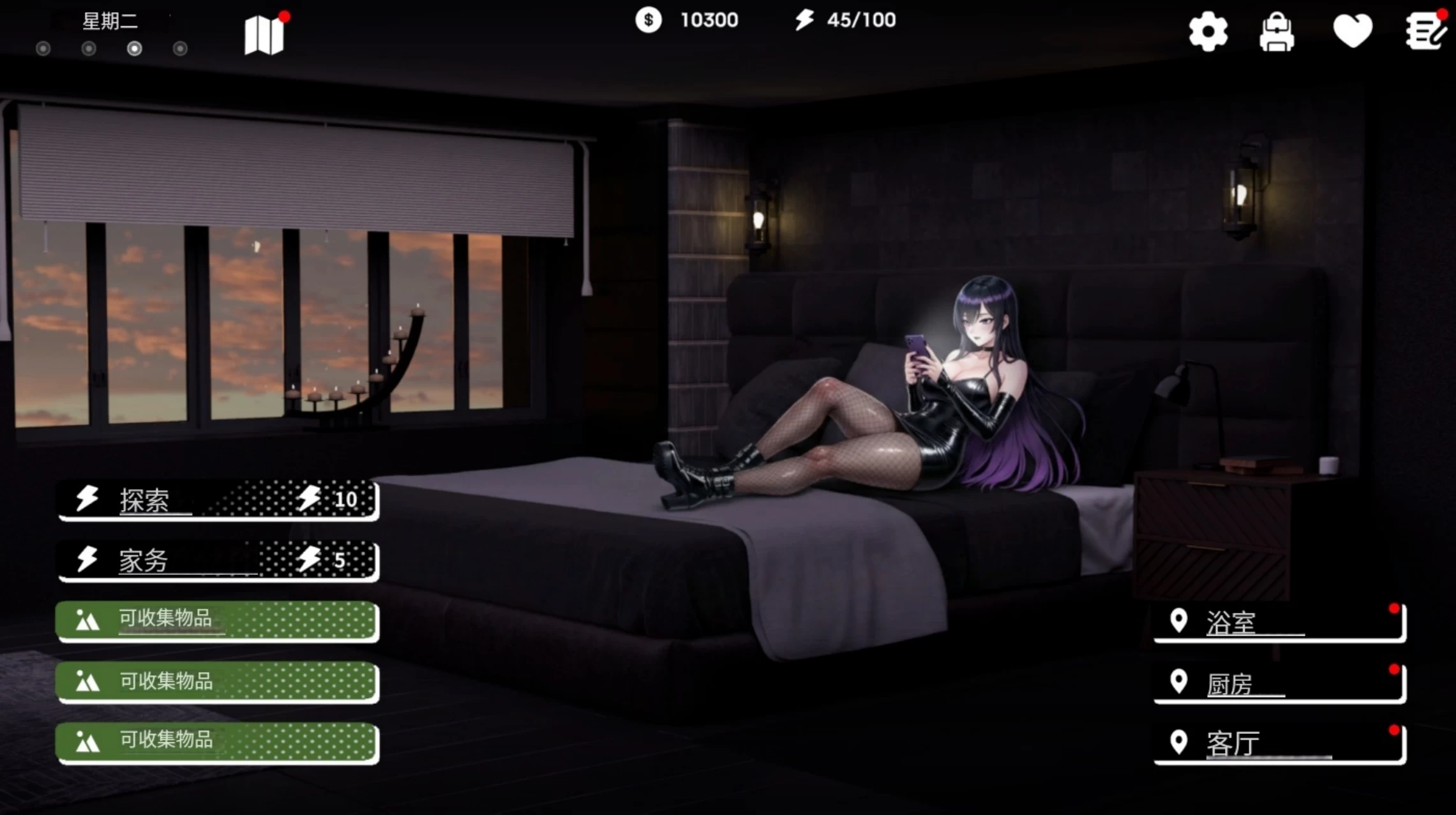The height and width of the screenshot is (815, 1456).
Task: Open the quest journal with red notification
Action: tap(1424, 31)
